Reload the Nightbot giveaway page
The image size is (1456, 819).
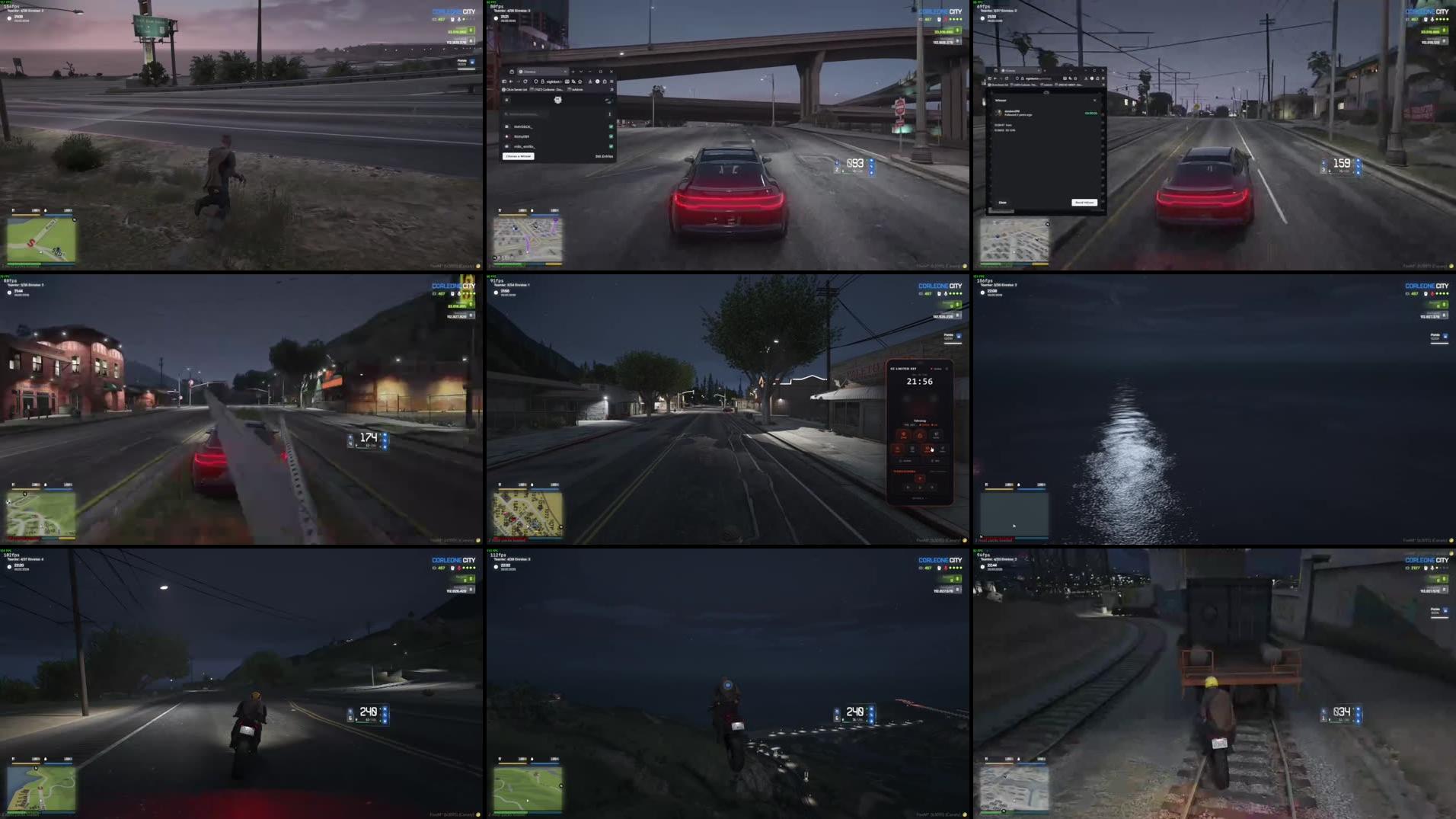[525, 82]
